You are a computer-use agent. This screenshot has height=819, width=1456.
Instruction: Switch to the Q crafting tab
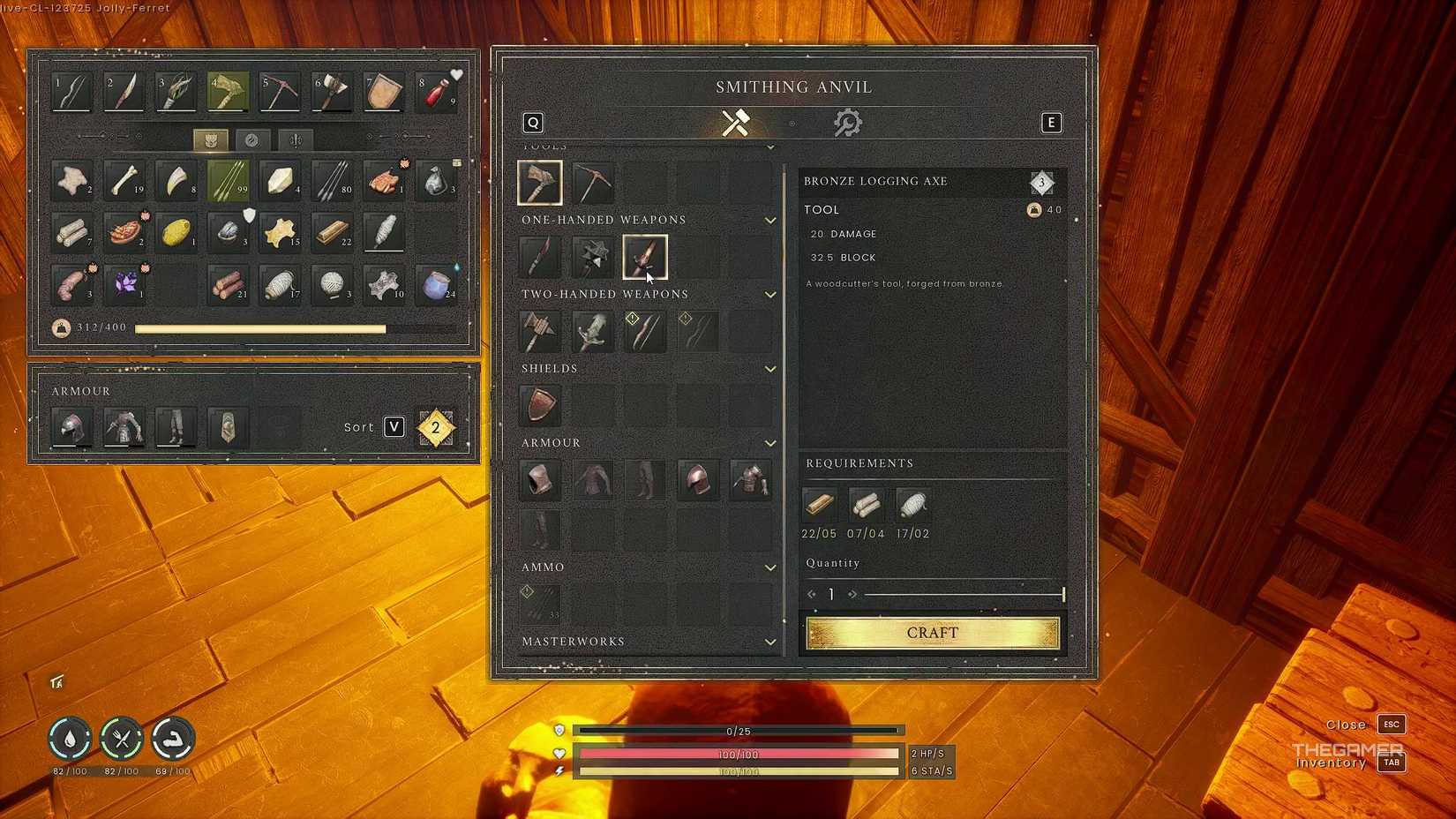click(531, 123)
